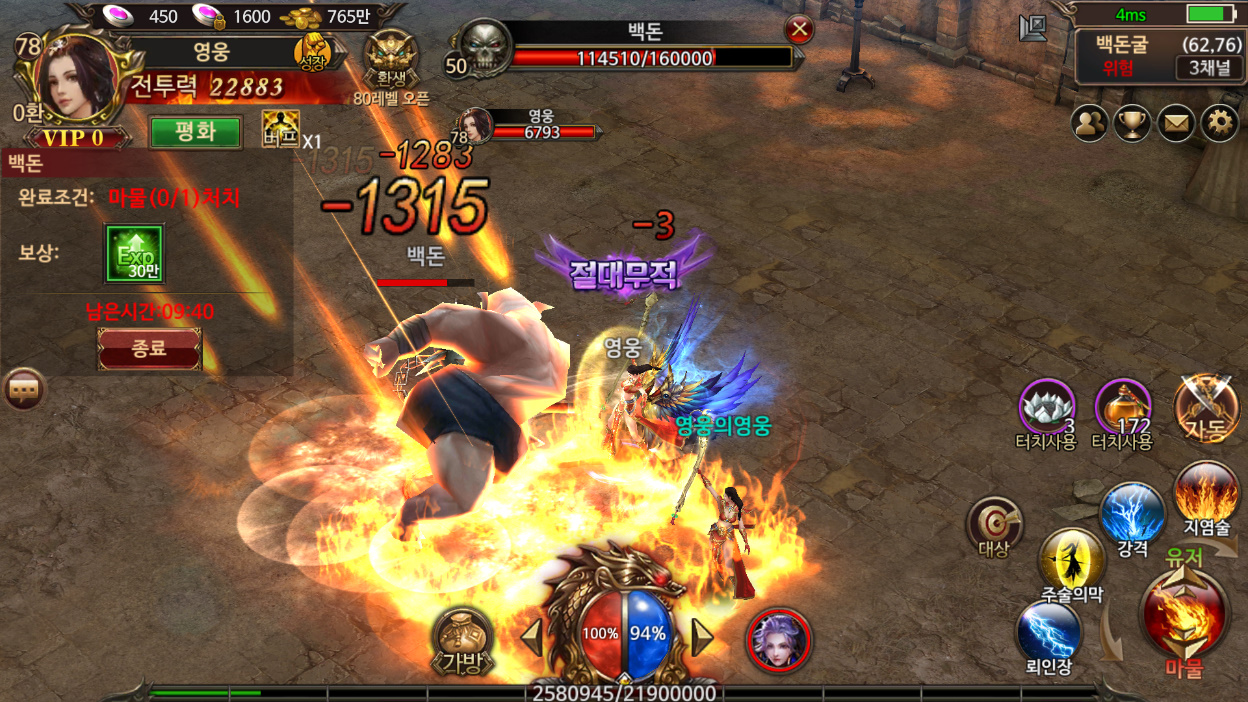1248x702 pixels.
Task: Open the 가방 bag inventory
Action: click(462, 638)
